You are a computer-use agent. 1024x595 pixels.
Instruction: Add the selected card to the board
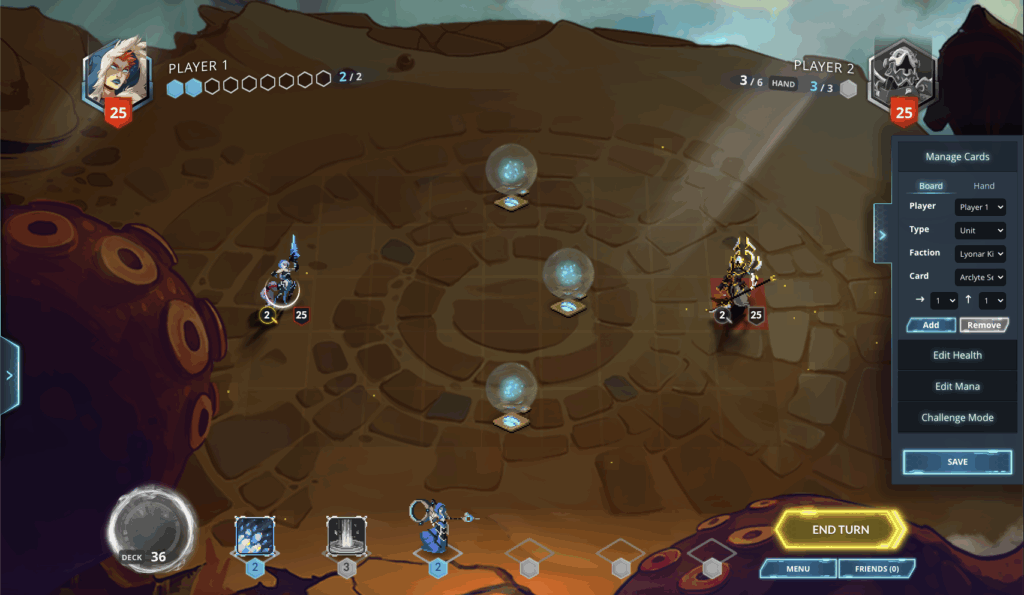pos(931,325)
